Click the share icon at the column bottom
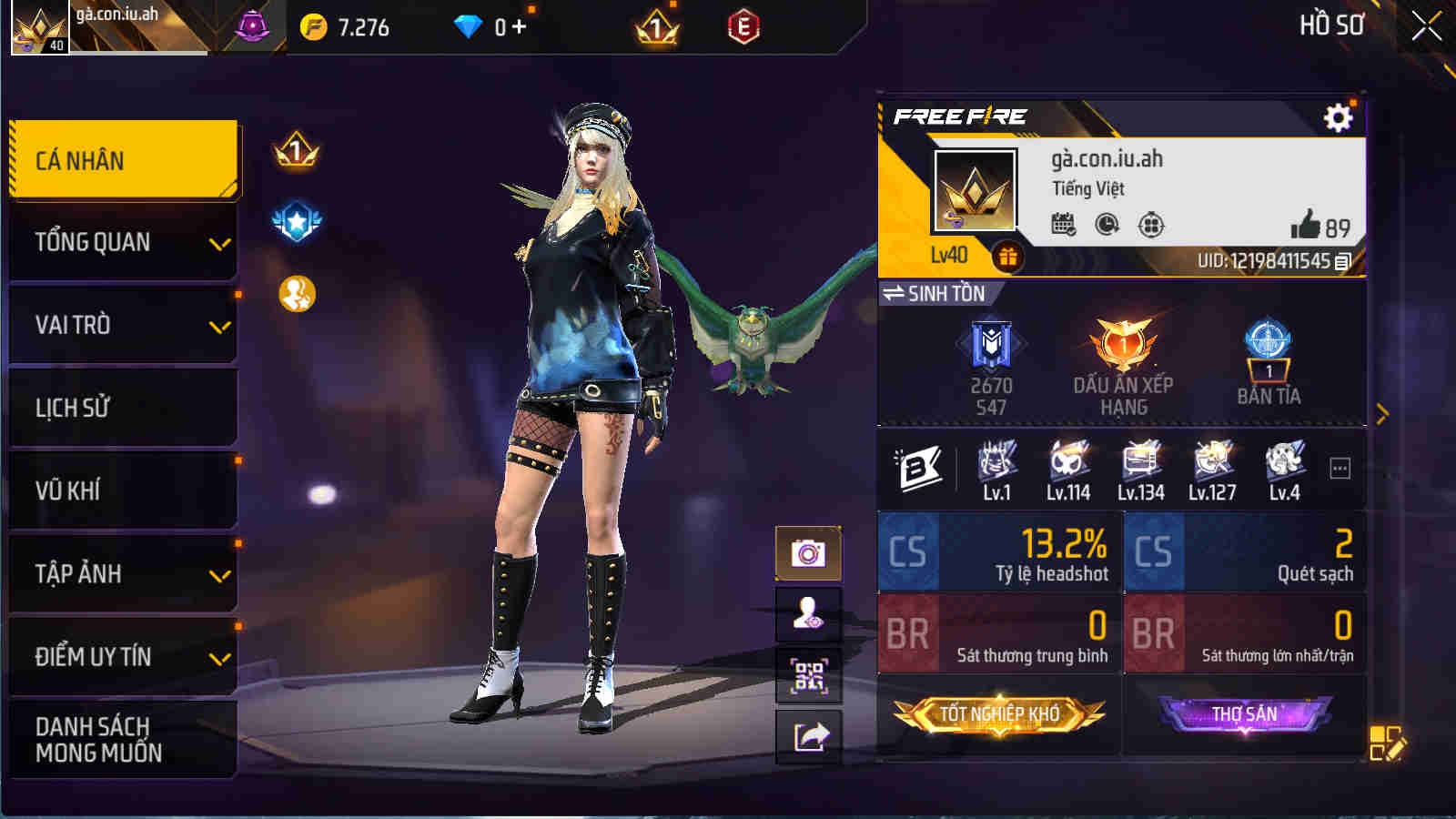This screenshot has width=1456, height=819. pyautogui.click(x=808, y=739)
